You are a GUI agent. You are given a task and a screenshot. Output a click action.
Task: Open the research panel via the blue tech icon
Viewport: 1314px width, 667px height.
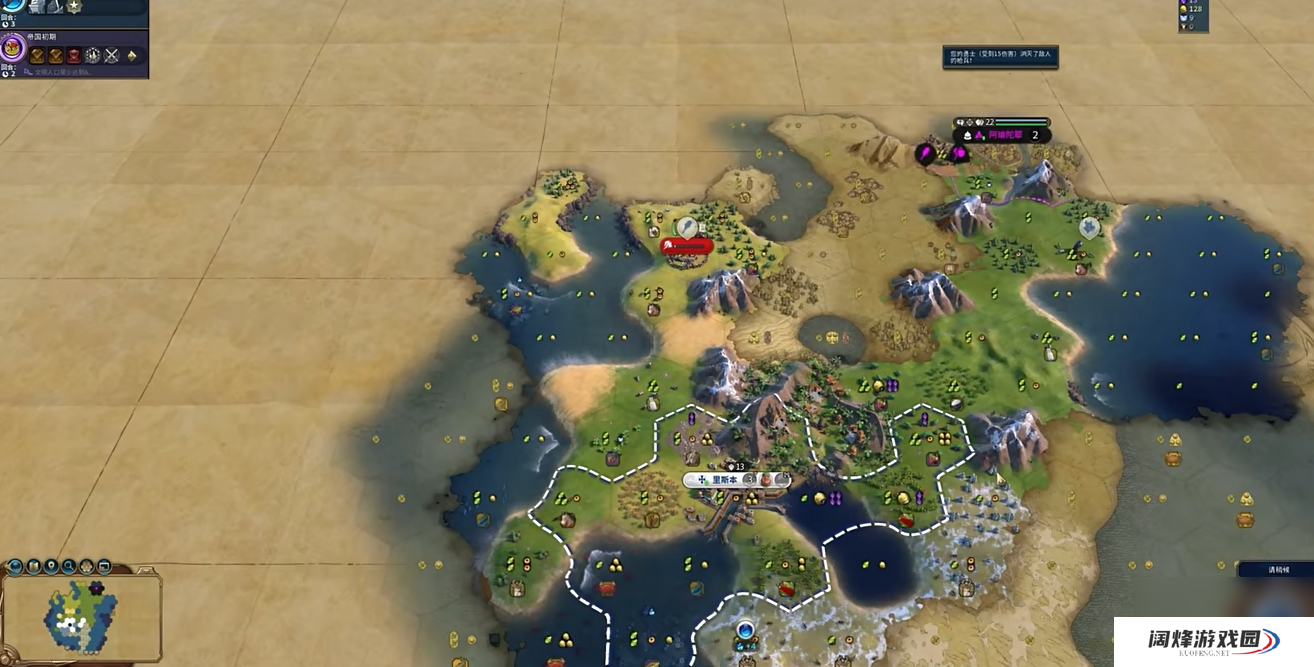click(x=10, y=6)
